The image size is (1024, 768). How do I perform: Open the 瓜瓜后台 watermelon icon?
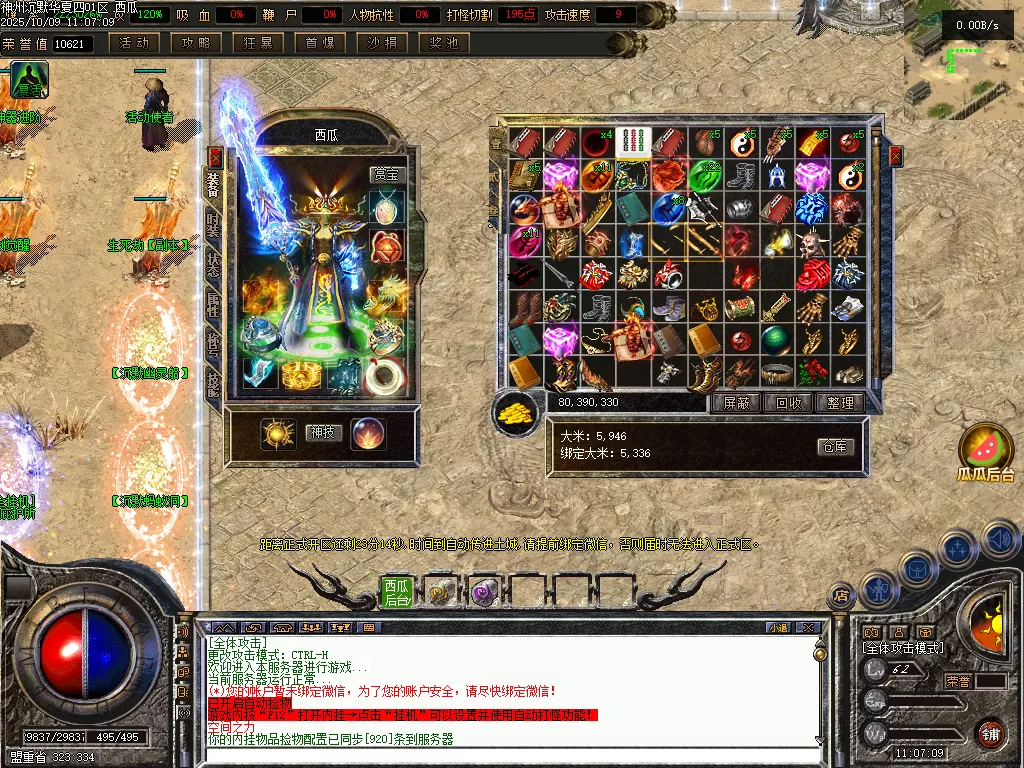coord(986,450)
